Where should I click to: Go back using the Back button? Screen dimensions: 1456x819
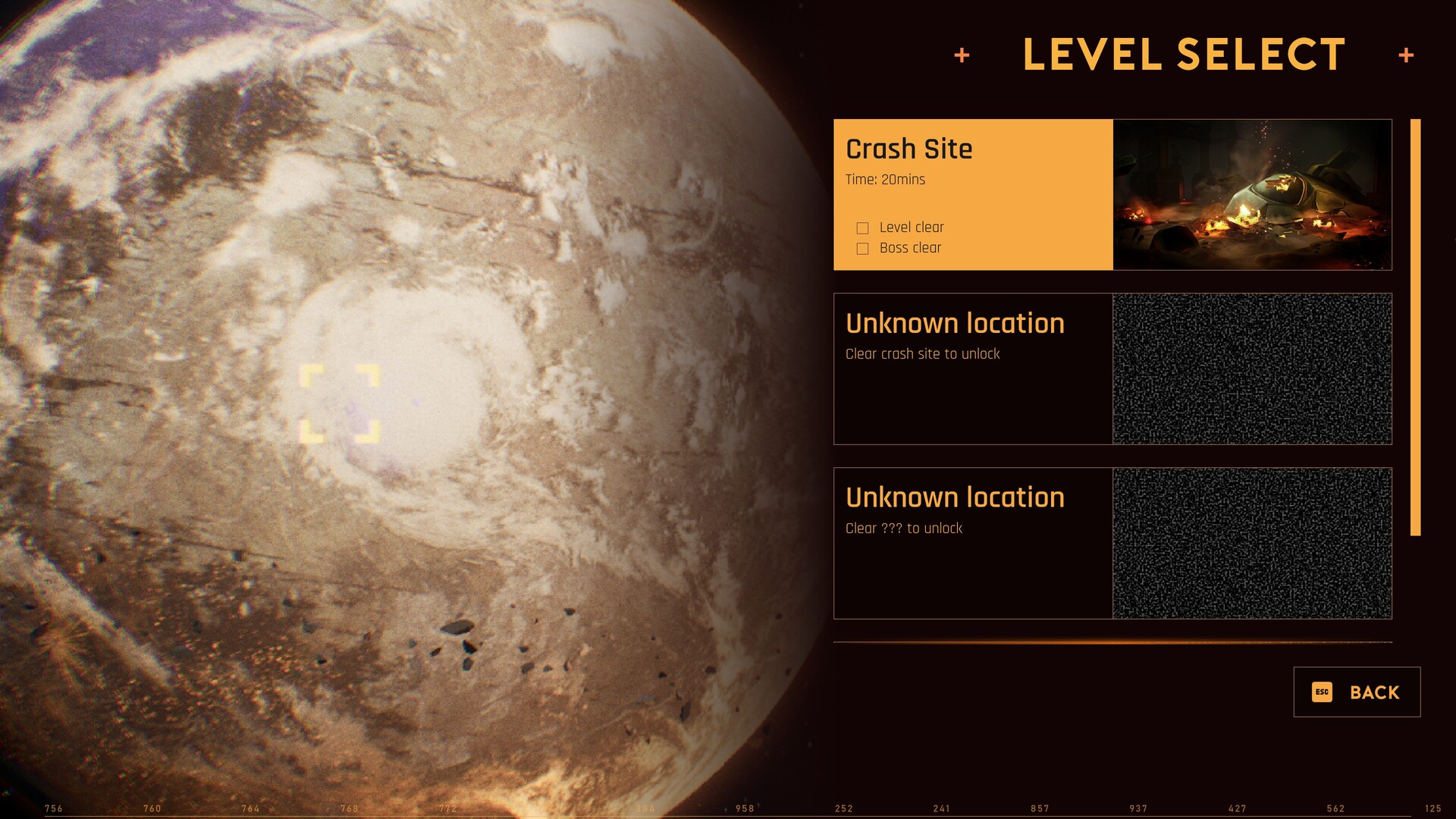click(1356, 692)
